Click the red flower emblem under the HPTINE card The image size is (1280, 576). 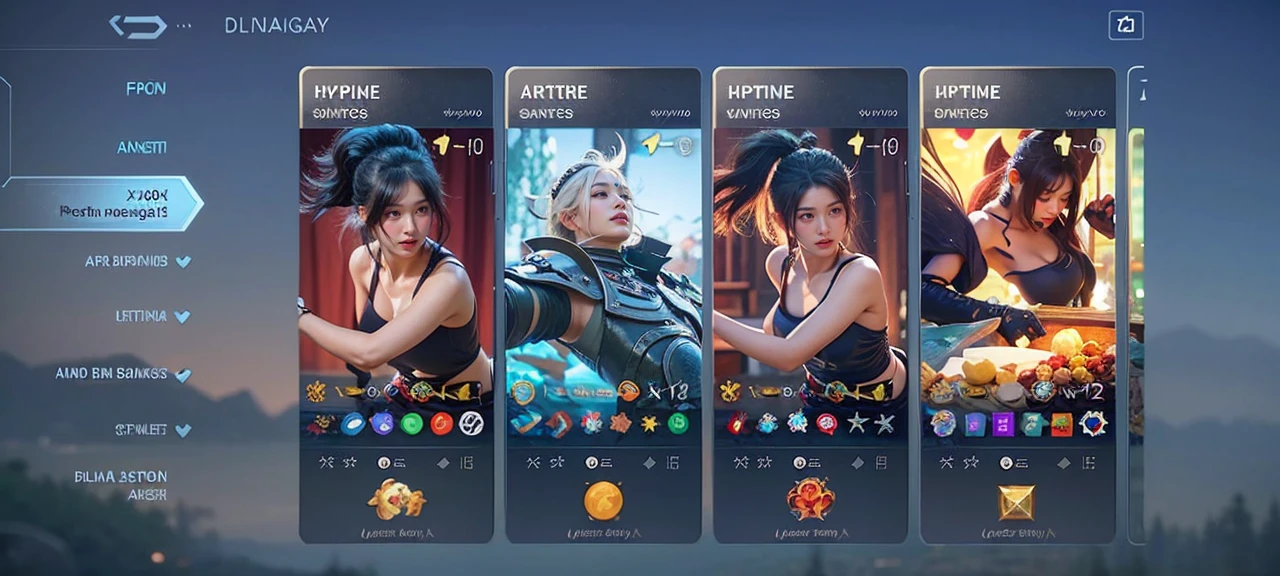coord(810,498)
